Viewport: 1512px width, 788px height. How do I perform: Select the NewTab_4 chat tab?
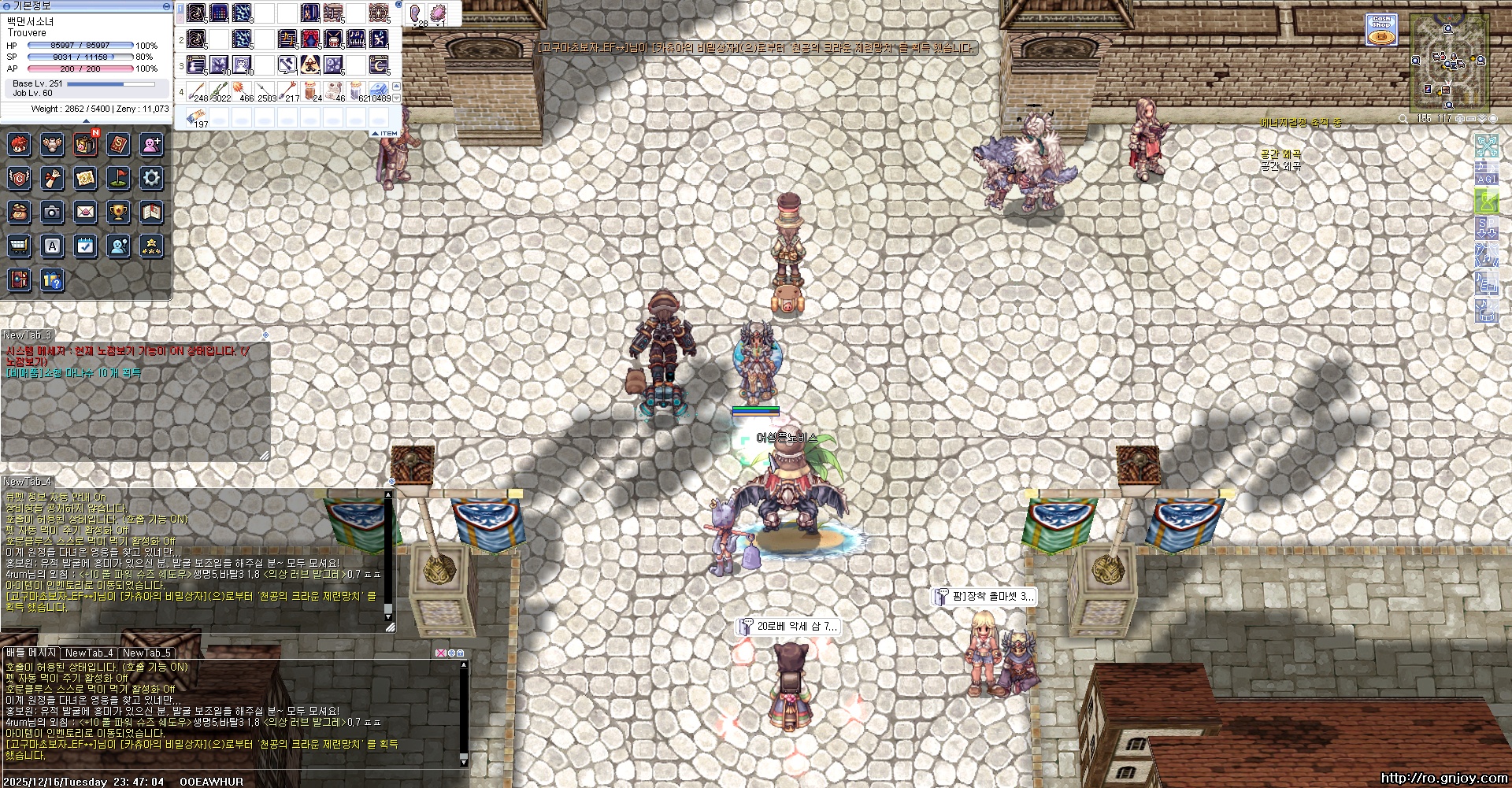[x=89, y=653]
